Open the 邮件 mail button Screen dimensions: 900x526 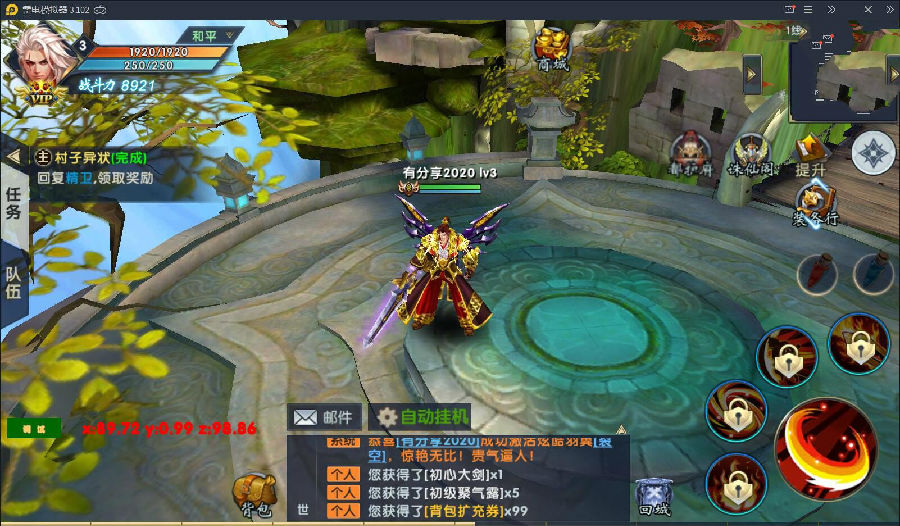pos(326,417)
